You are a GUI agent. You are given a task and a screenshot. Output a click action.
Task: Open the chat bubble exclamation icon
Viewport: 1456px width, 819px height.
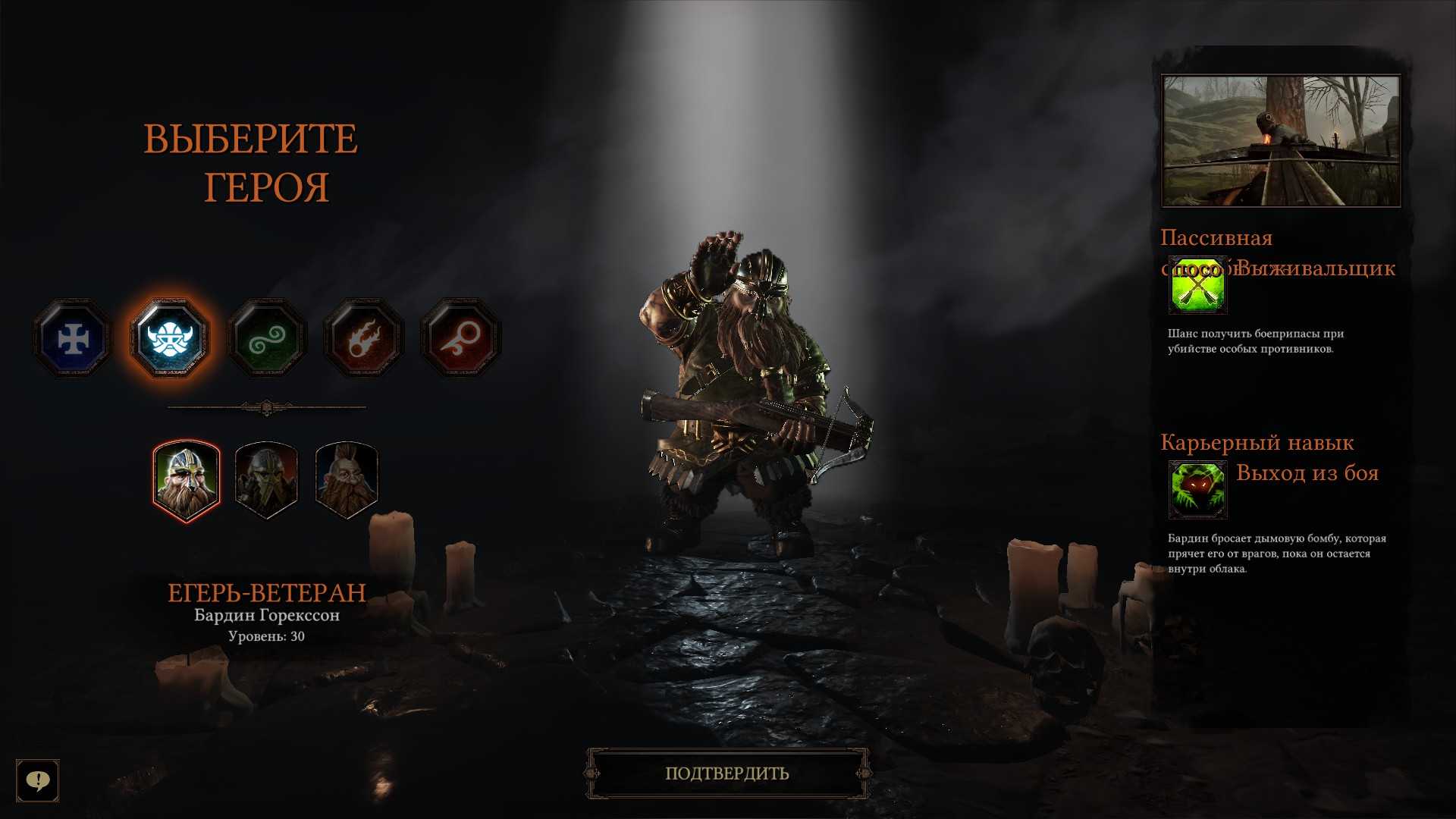[38, 780]
